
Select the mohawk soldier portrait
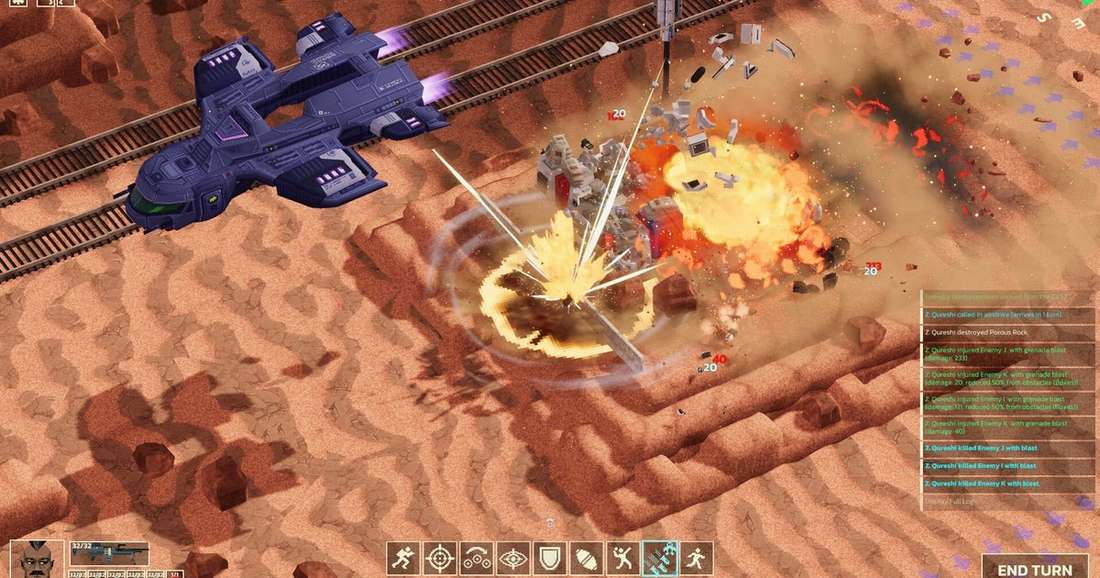pyautogui.click(x=37, y=560)
